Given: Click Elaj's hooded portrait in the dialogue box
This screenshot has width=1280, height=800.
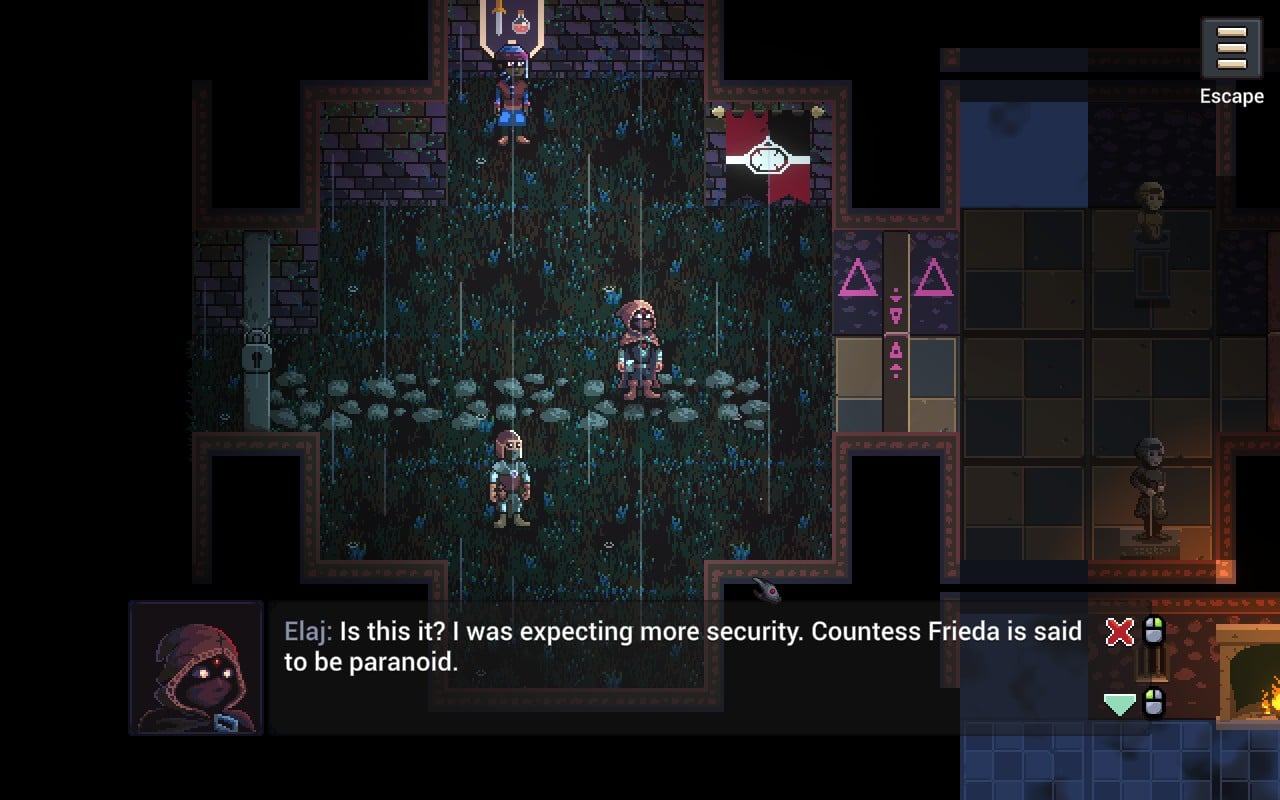Looking at the screenshot, I should click(197, 667).
